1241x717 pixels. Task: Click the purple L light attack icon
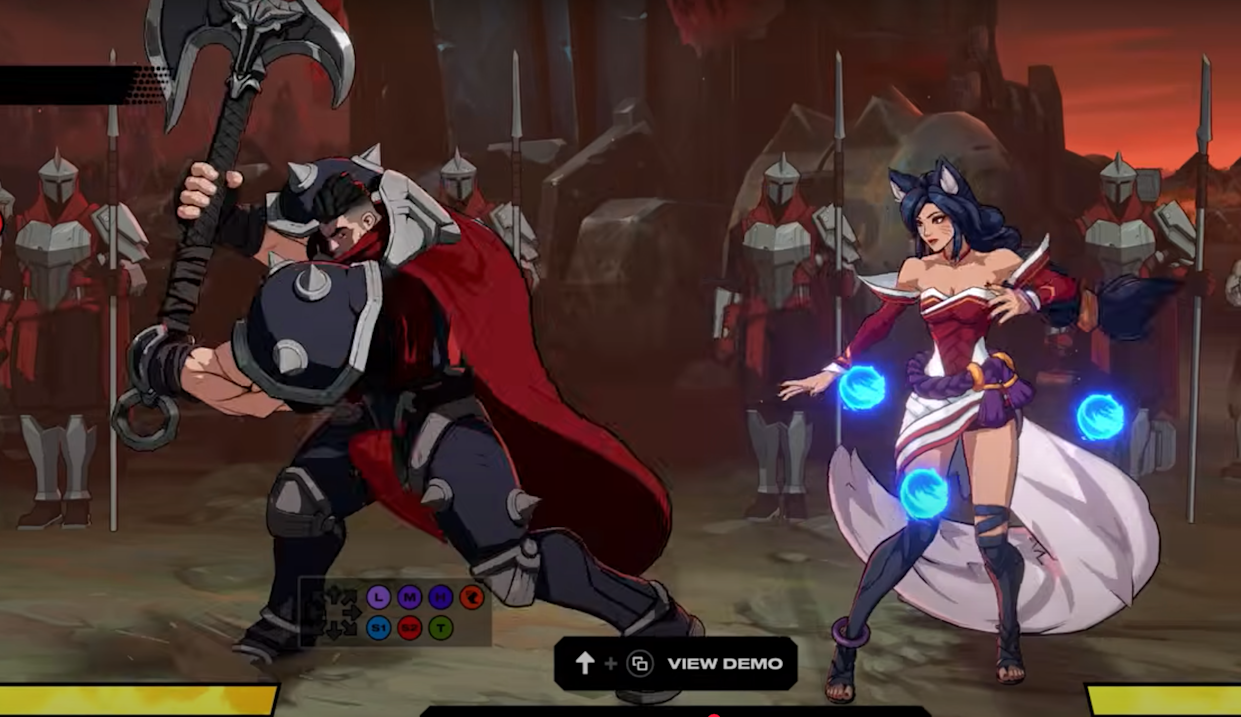coord(378,597)
